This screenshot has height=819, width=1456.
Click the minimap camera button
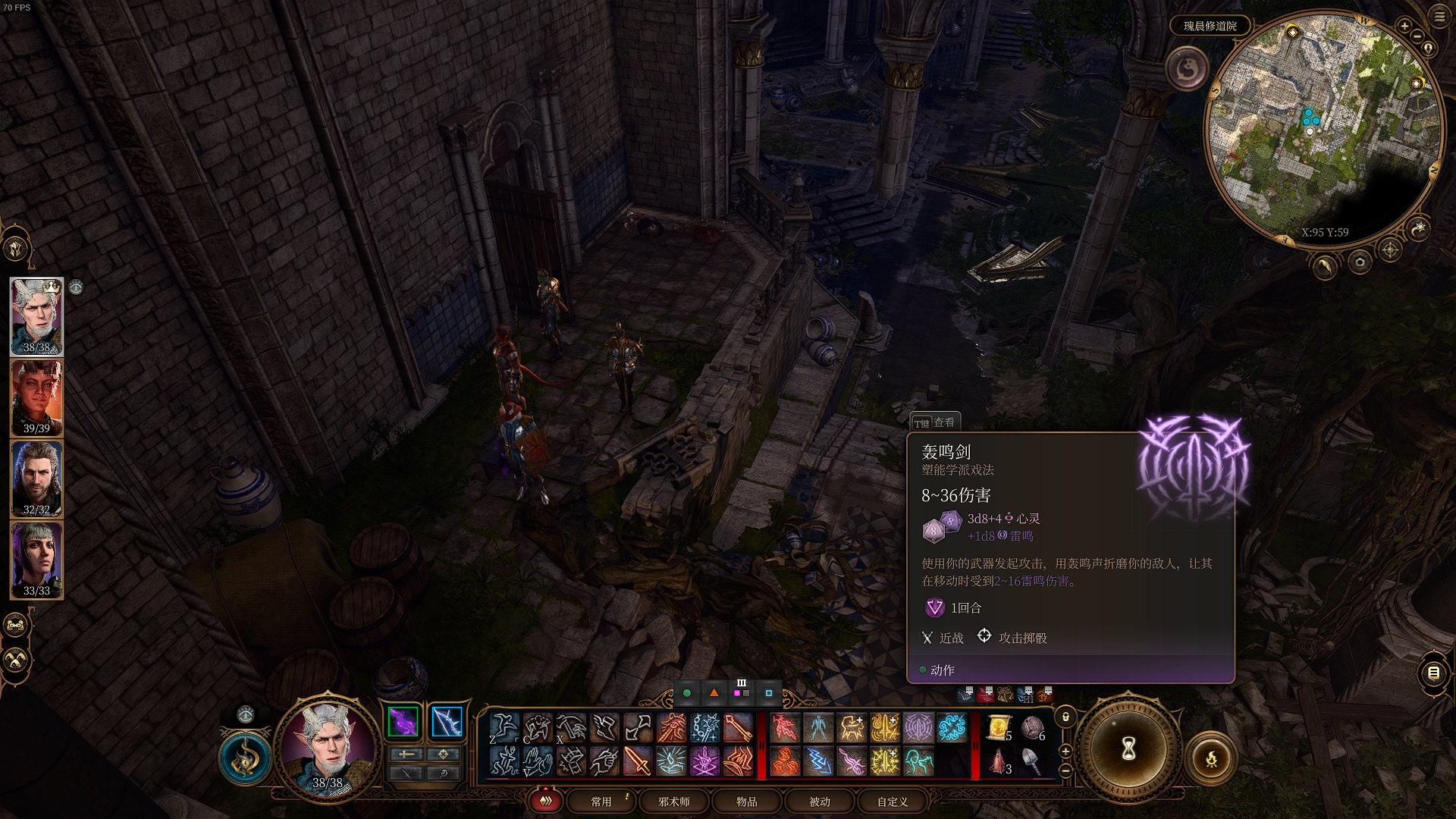1360,262
